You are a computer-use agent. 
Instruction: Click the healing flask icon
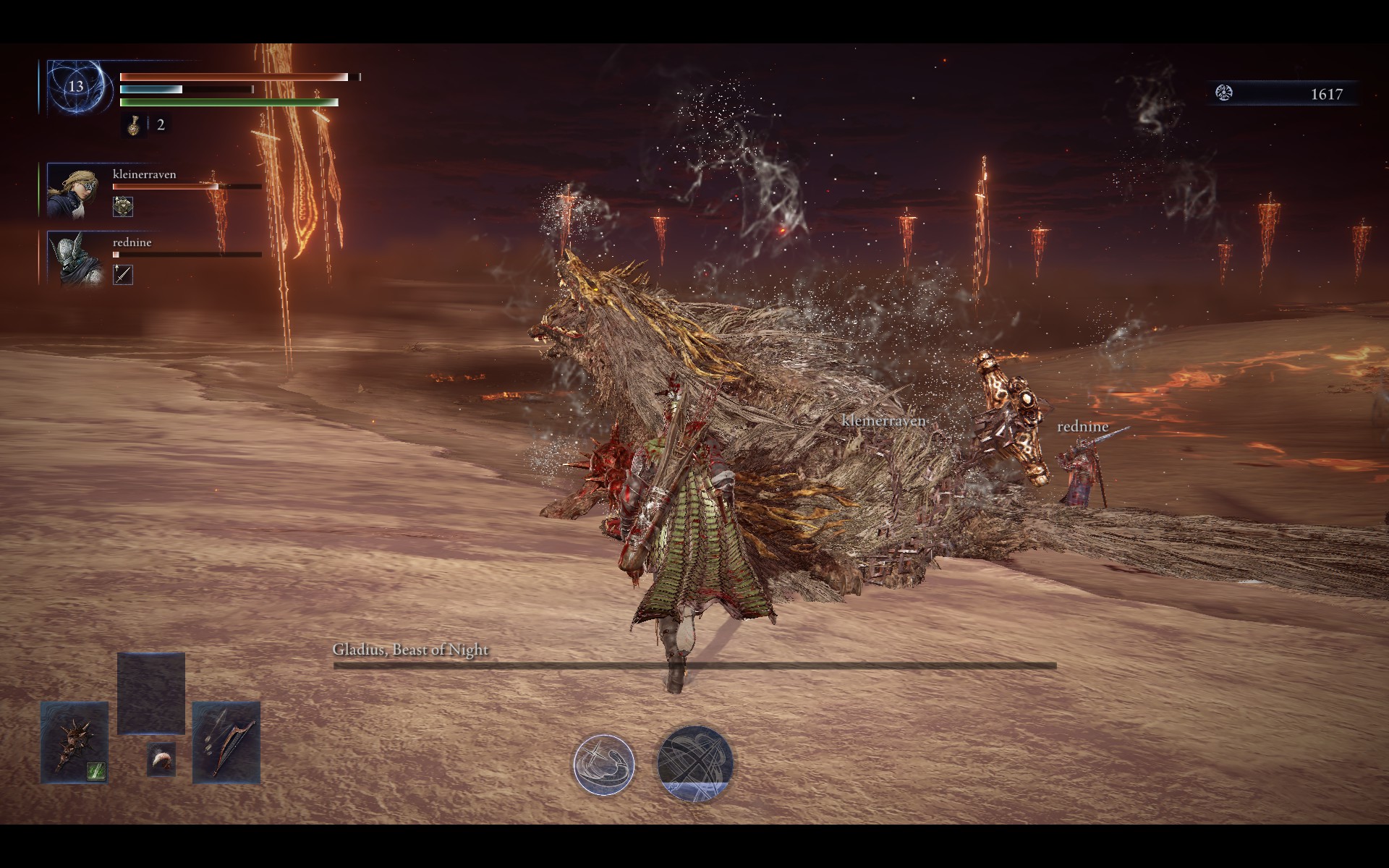(x=134, y=125)
